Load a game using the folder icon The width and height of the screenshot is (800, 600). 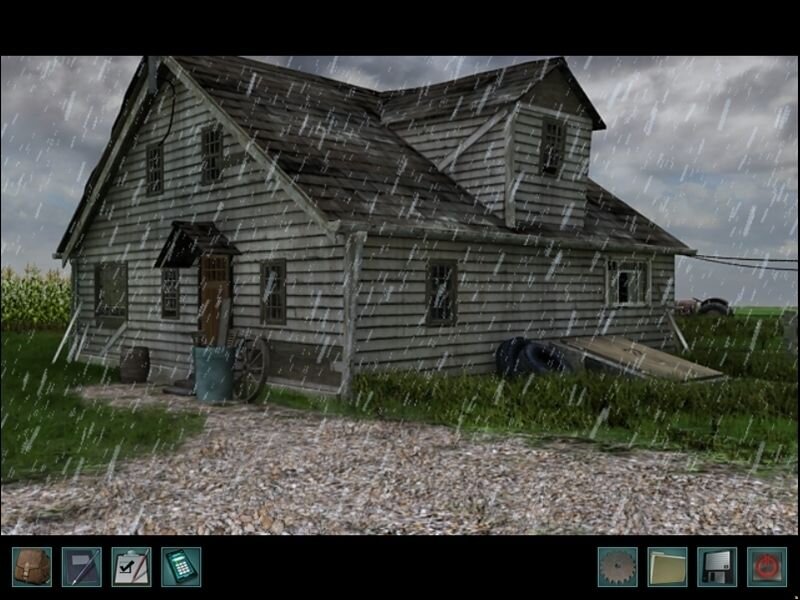tap(667, 567)
